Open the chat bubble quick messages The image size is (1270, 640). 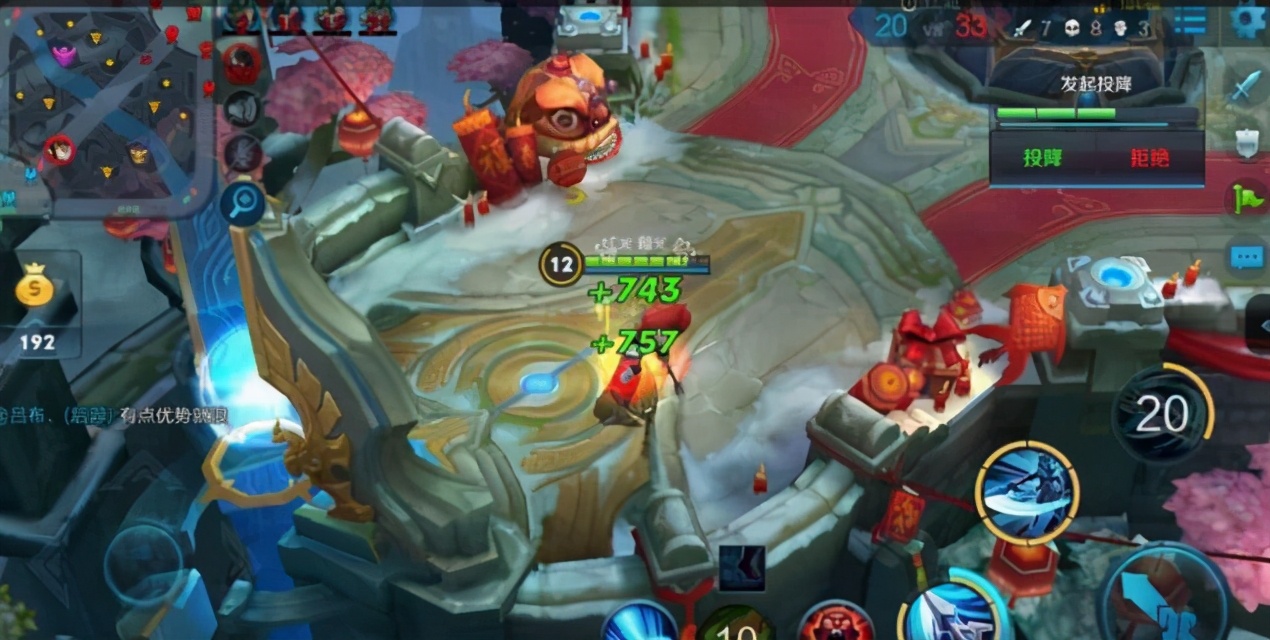click(1246, 257)
